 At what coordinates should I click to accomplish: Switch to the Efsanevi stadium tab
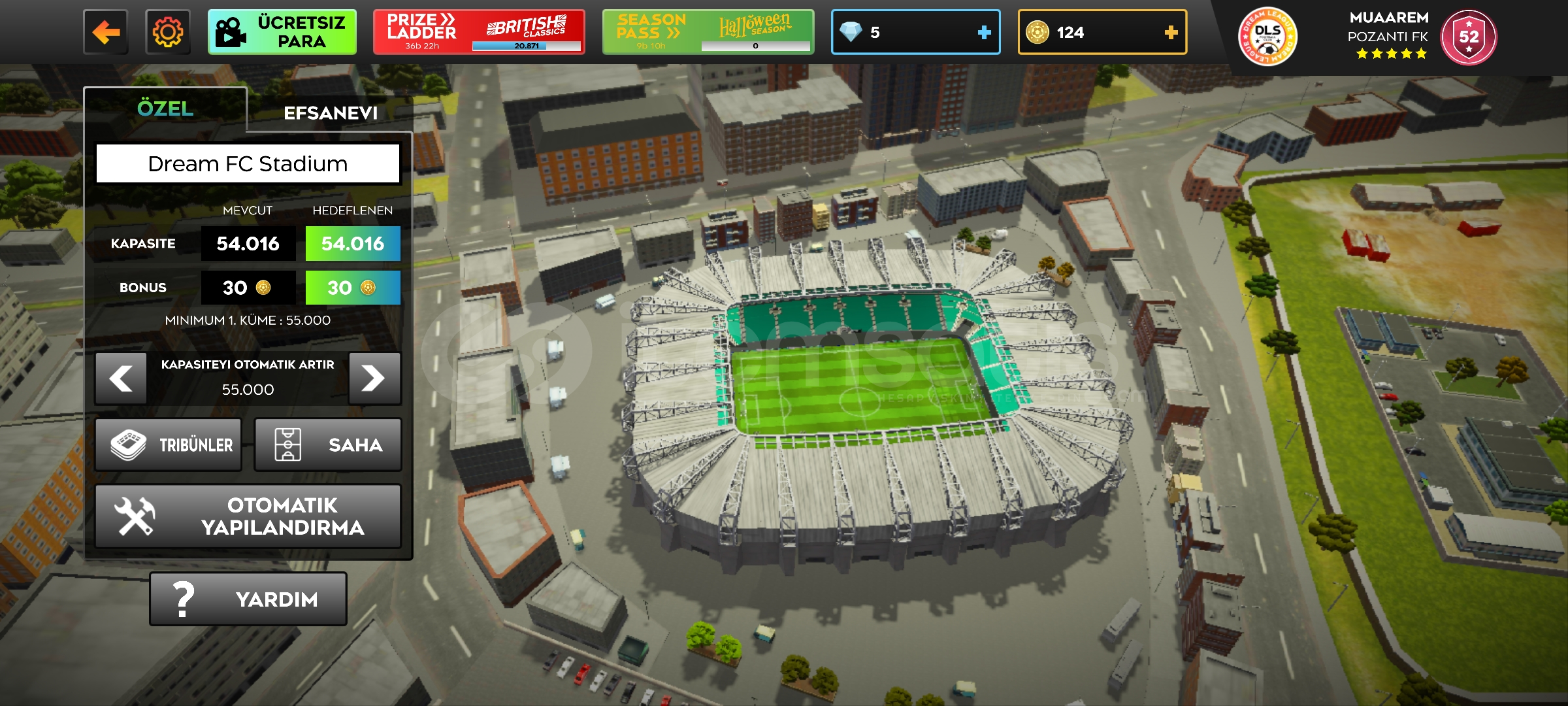click(331, 113)
